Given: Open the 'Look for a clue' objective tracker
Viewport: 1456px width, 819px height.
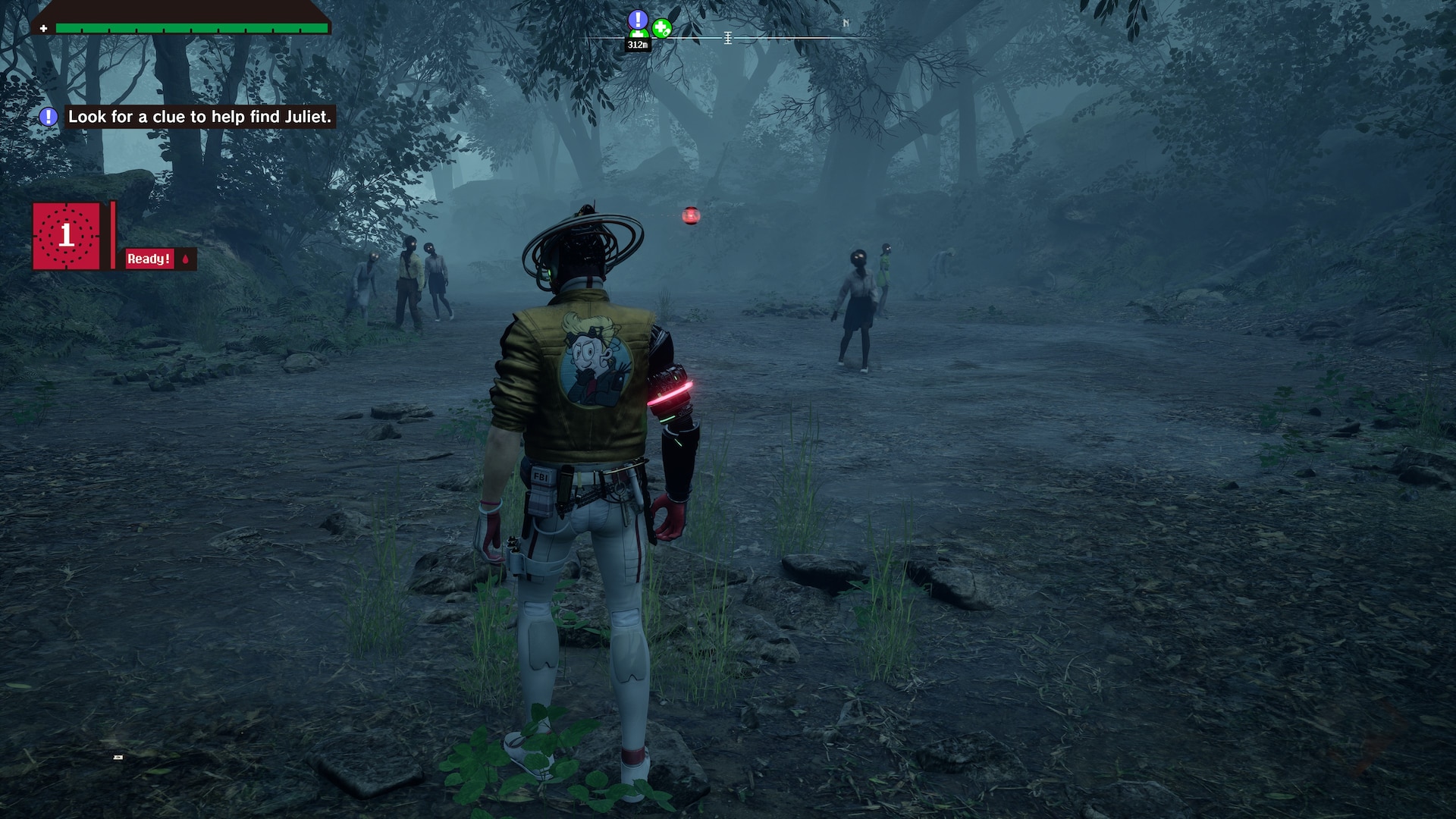Looking at the screenshot, I should click(199, 117).
